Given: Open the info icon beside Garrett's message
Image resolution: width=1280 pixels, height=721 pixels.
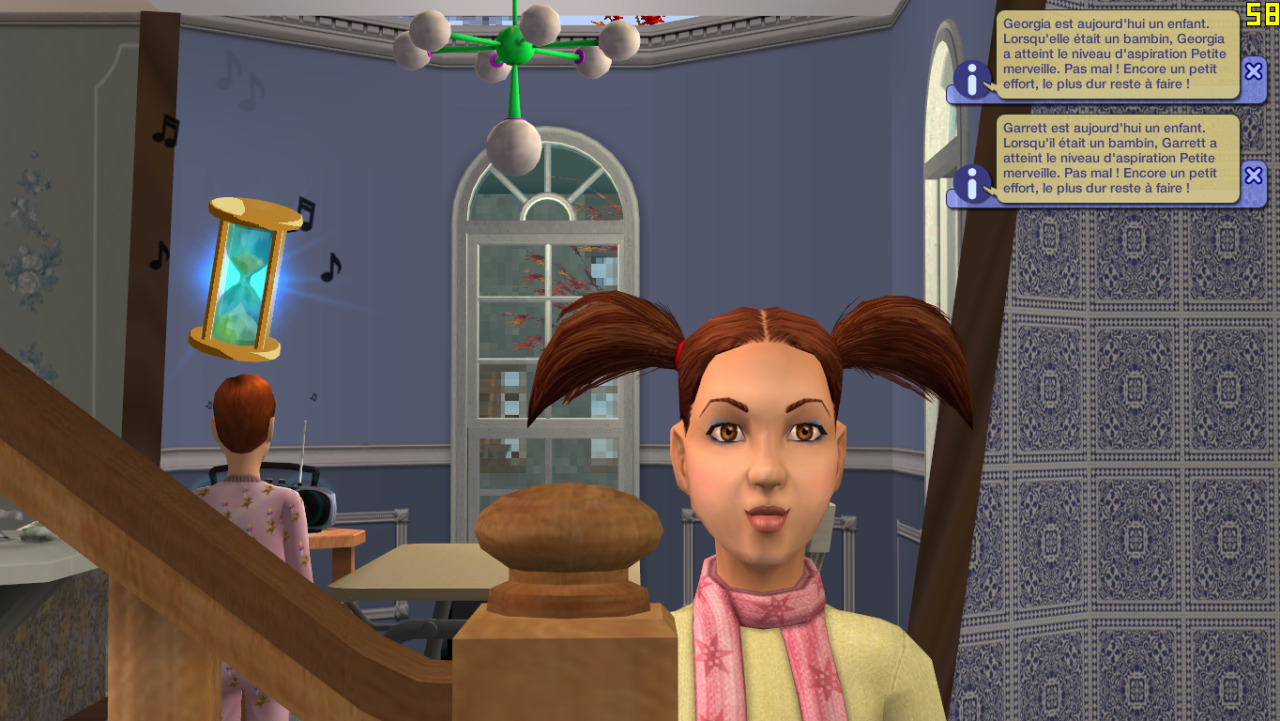Looking at the screenshot, I should pyautogui.click(x=971, y=184).
